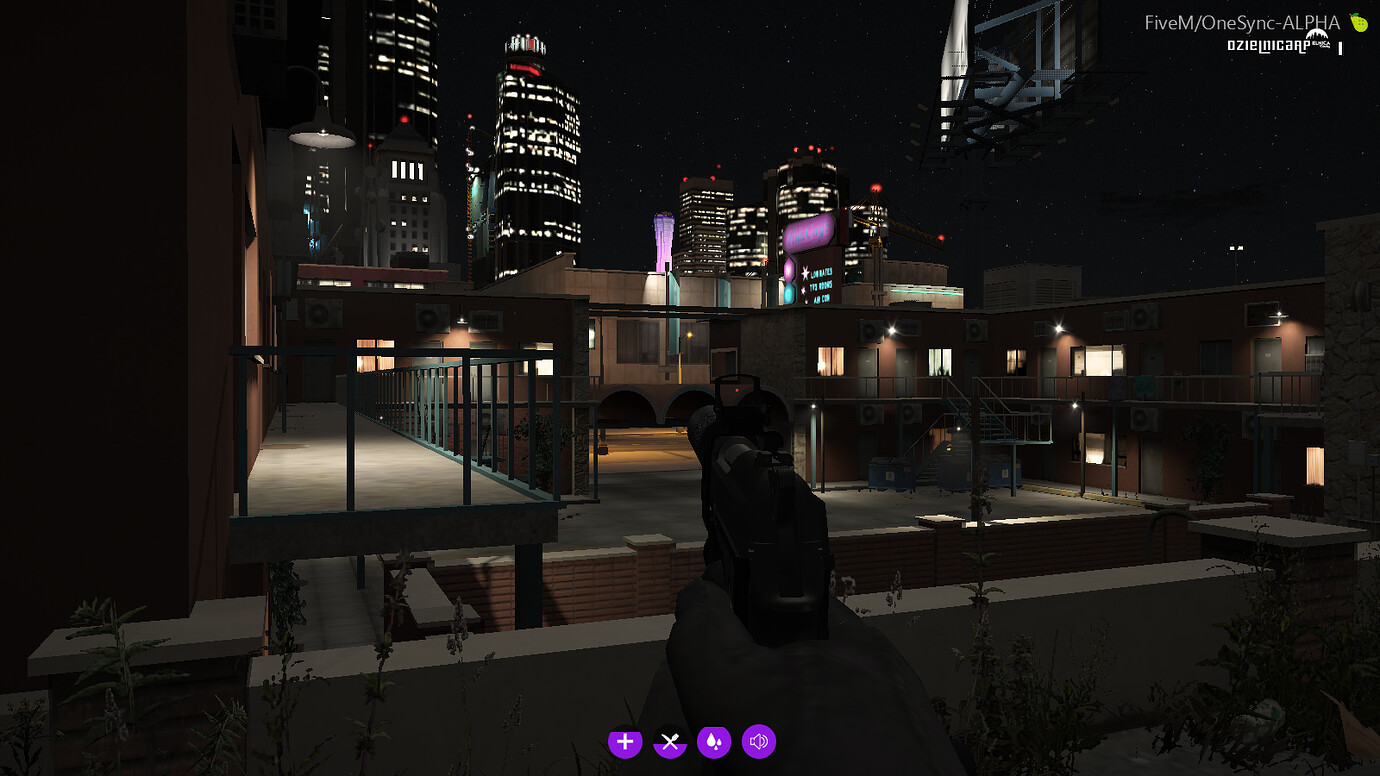Click the ELNICA badge beside the logo
Screen dimensions: 1380x776
pos(1322,43)
